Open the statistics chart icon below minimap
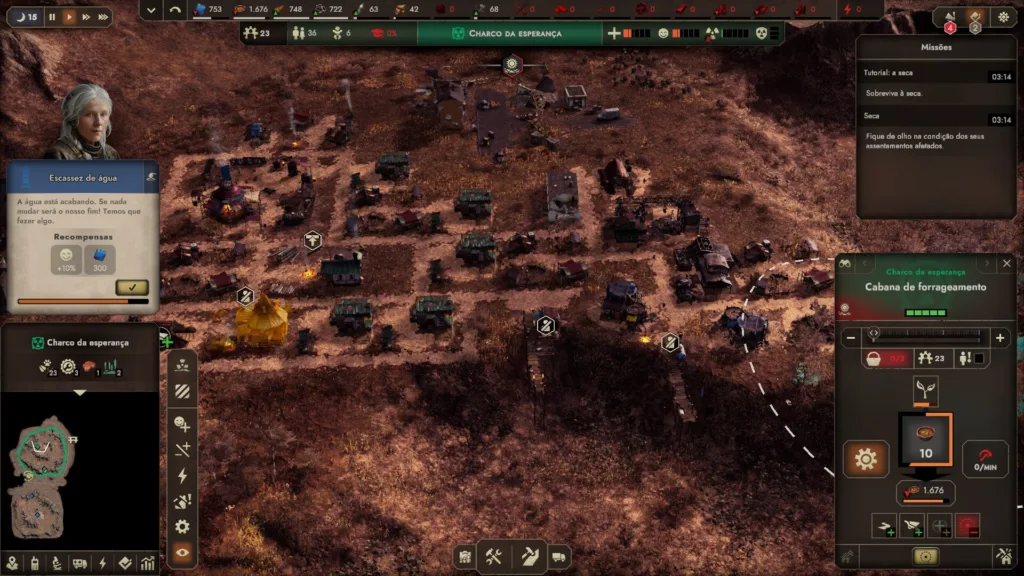 click(x=147, y=563)
